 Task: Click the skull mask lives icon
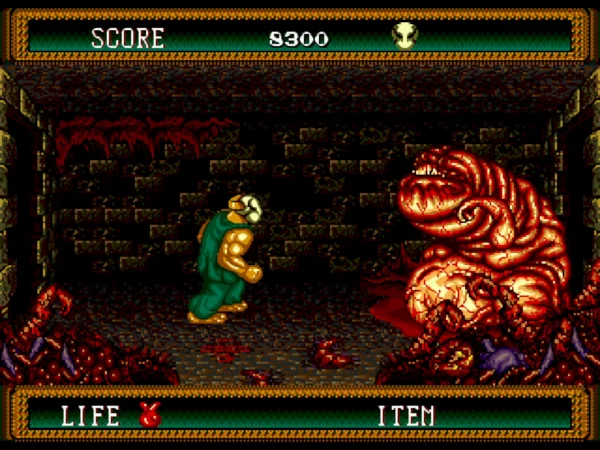(404, 37)
